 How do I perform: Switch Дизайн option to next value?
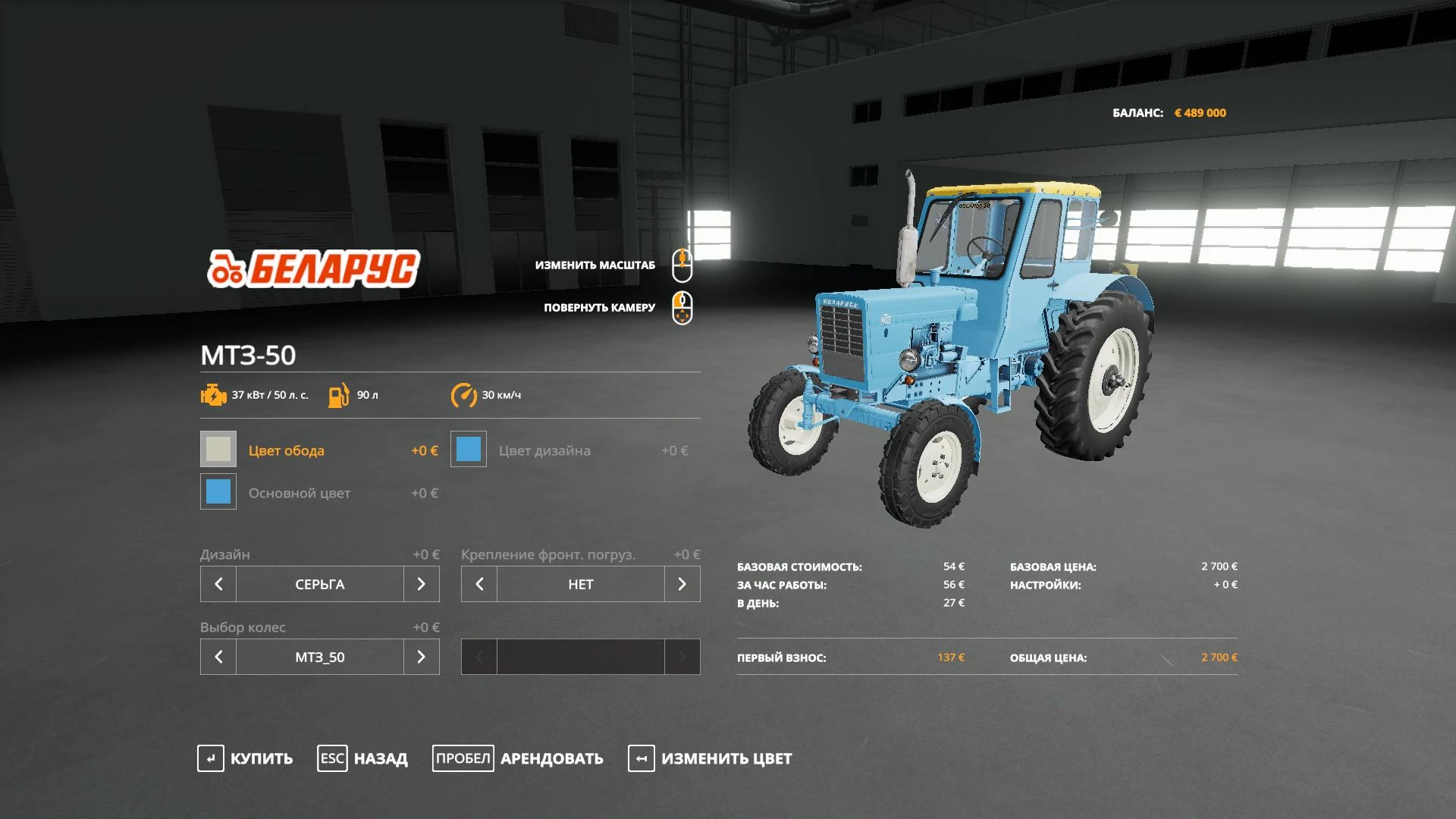point(422,584)
